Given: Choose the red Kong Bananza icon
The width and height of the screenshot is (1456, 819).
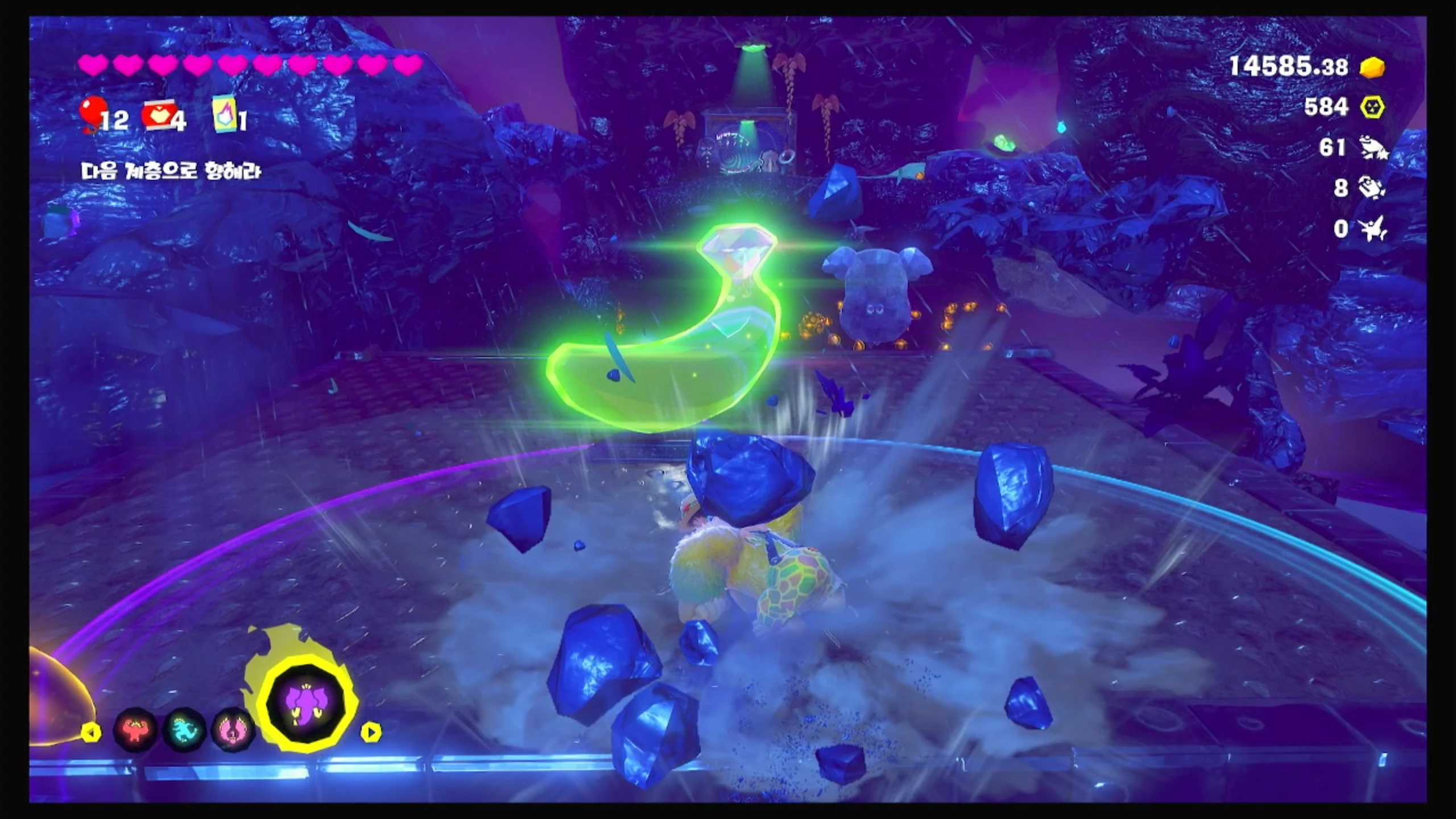Looking at the screenshot, I should (x=135, y=730).
